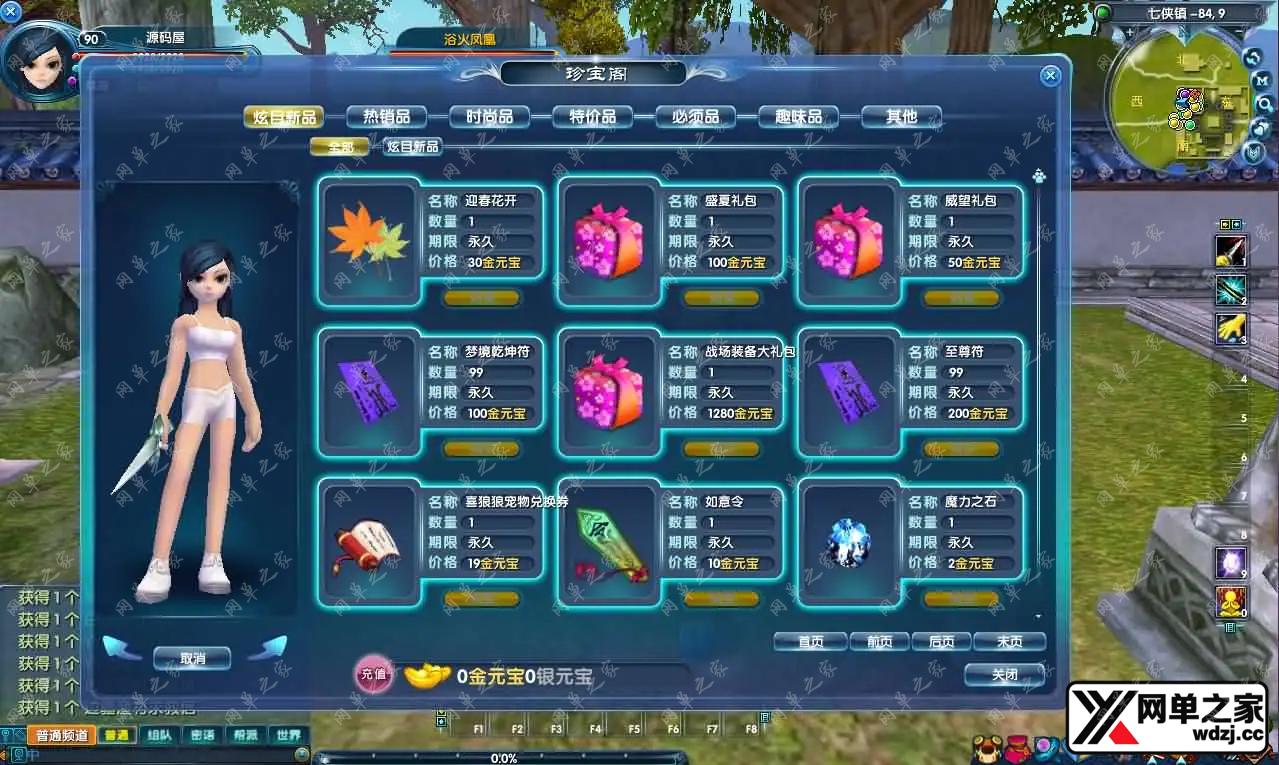Advance to 后页 next page
Viewport: 1279px width, 765px height.
[x=941, y=642]
